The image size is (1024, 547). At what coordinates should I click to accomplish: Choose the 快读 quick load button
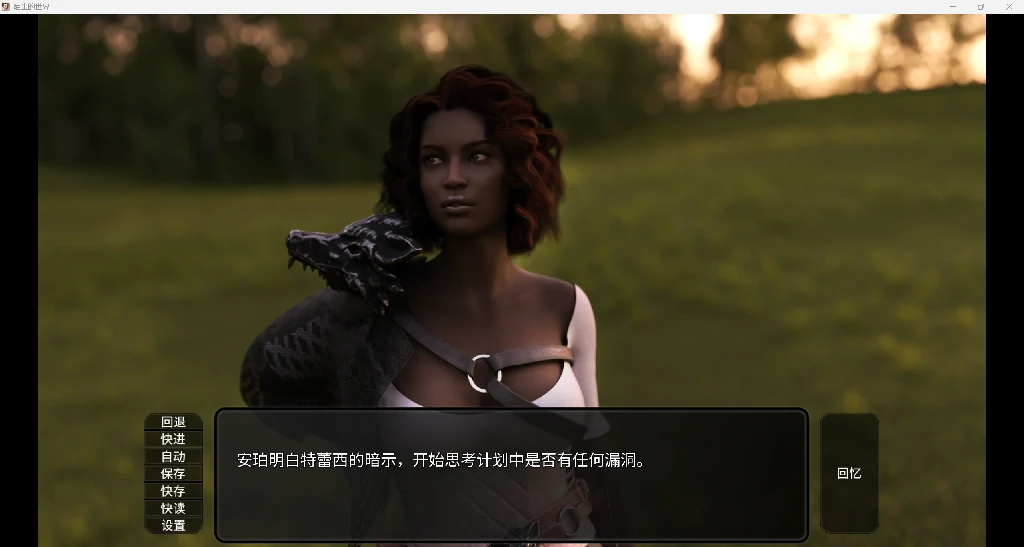pos(173,508)
